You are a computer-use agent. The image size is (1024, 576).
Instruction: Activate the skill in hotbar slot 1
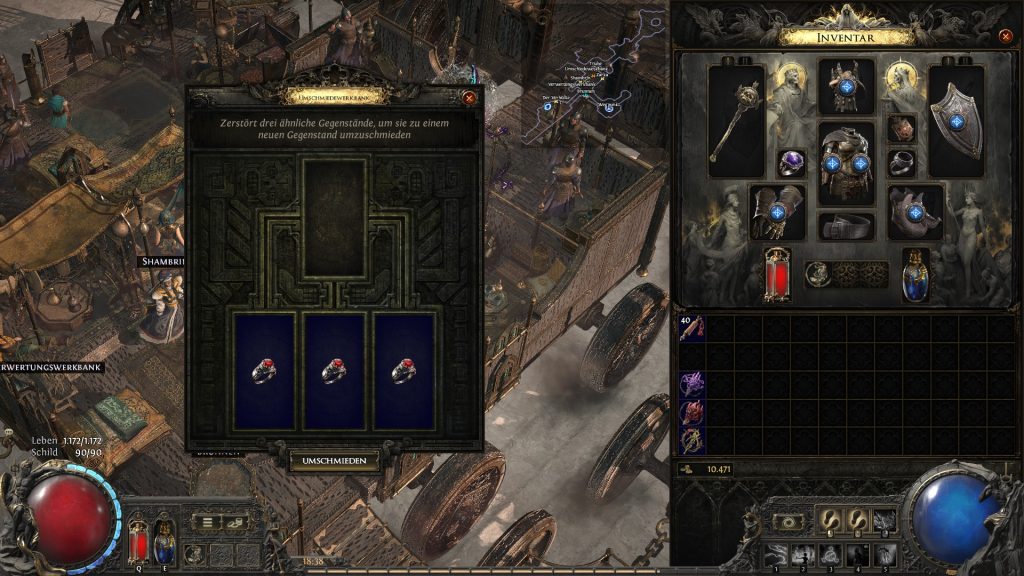(774, 555)
